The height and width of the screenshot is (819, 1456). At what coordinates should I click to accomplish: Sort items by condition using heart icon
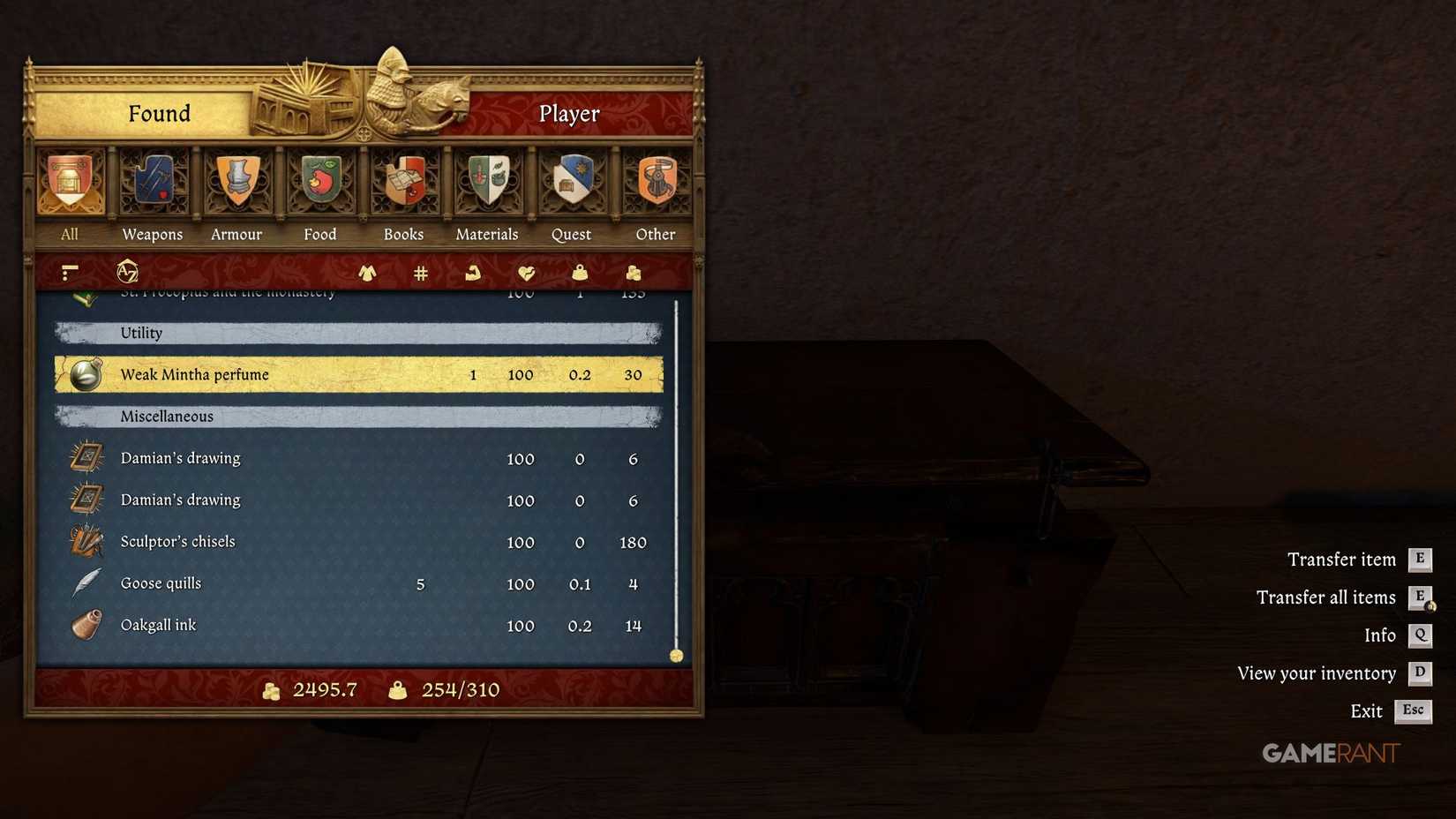pos(527,274)
